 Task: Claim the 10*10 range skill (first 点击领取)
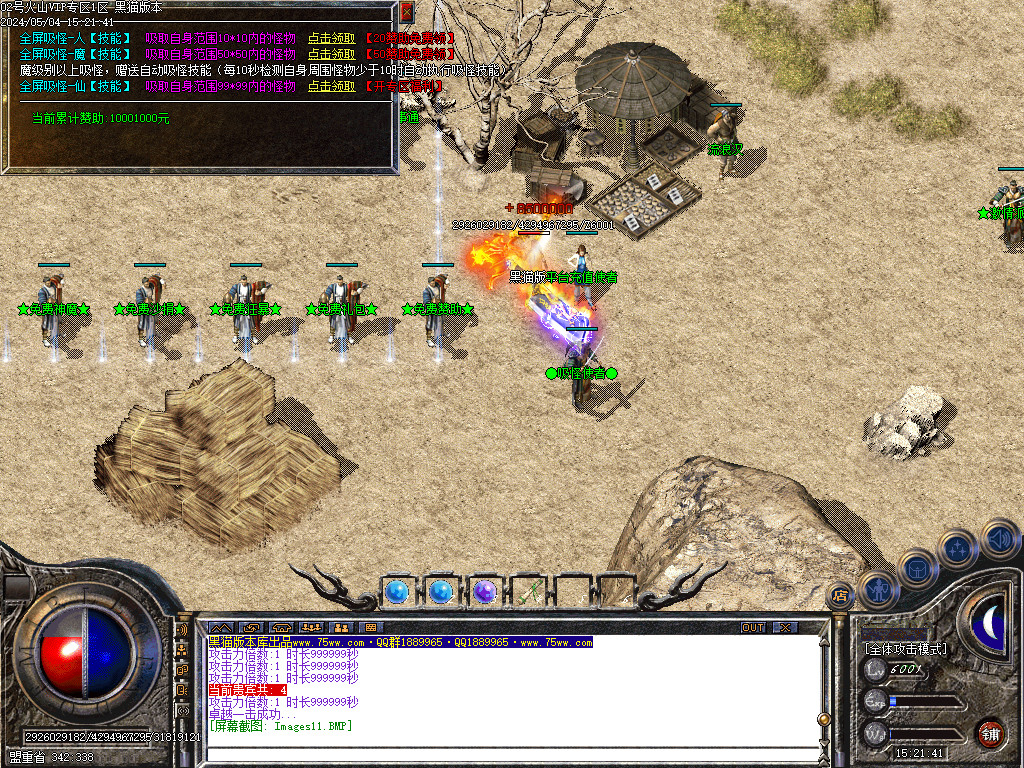331,38
